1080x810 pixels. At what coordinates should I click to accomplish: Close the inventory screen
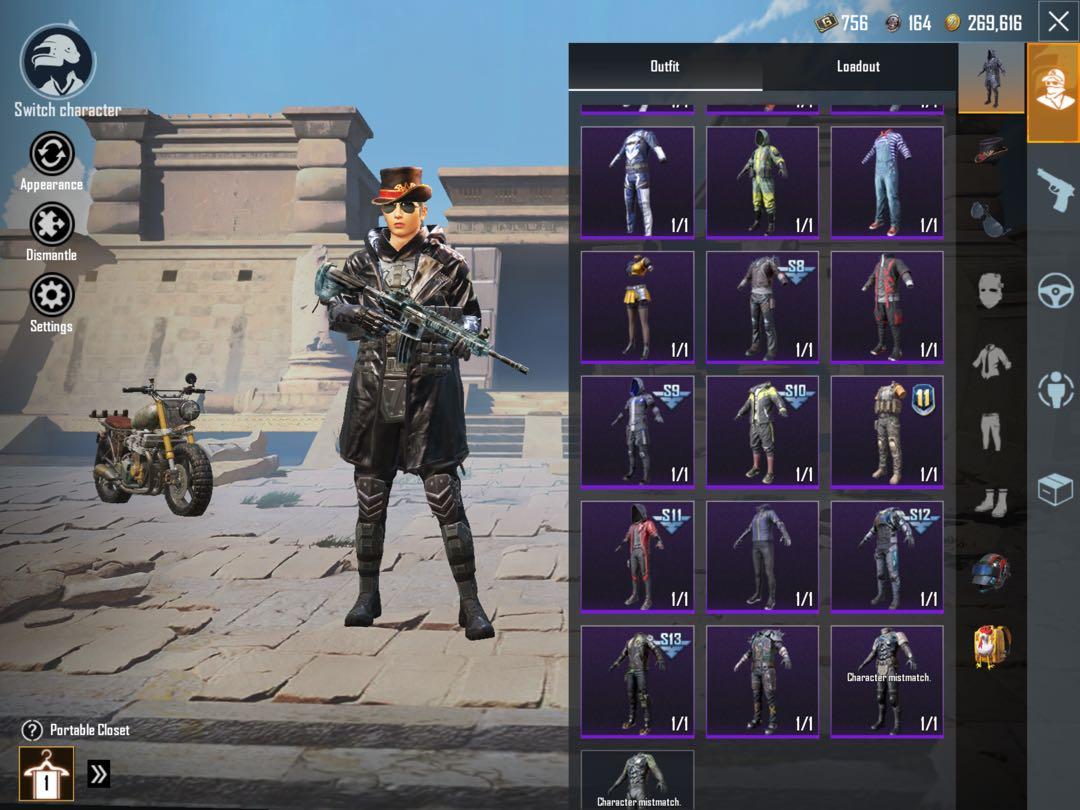point(1058,22)
